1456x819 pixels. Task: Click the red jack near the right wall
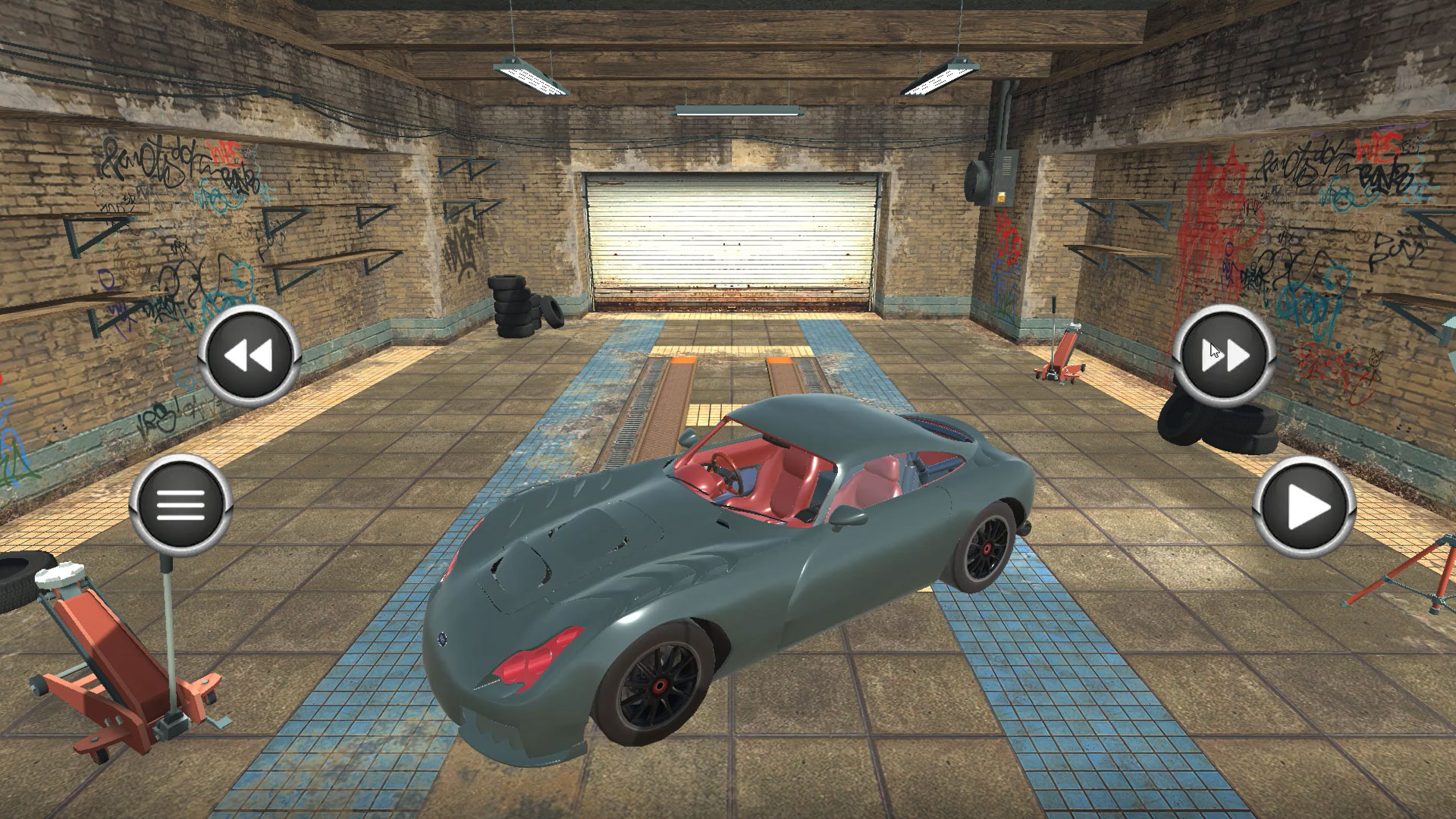(1062, 354)
